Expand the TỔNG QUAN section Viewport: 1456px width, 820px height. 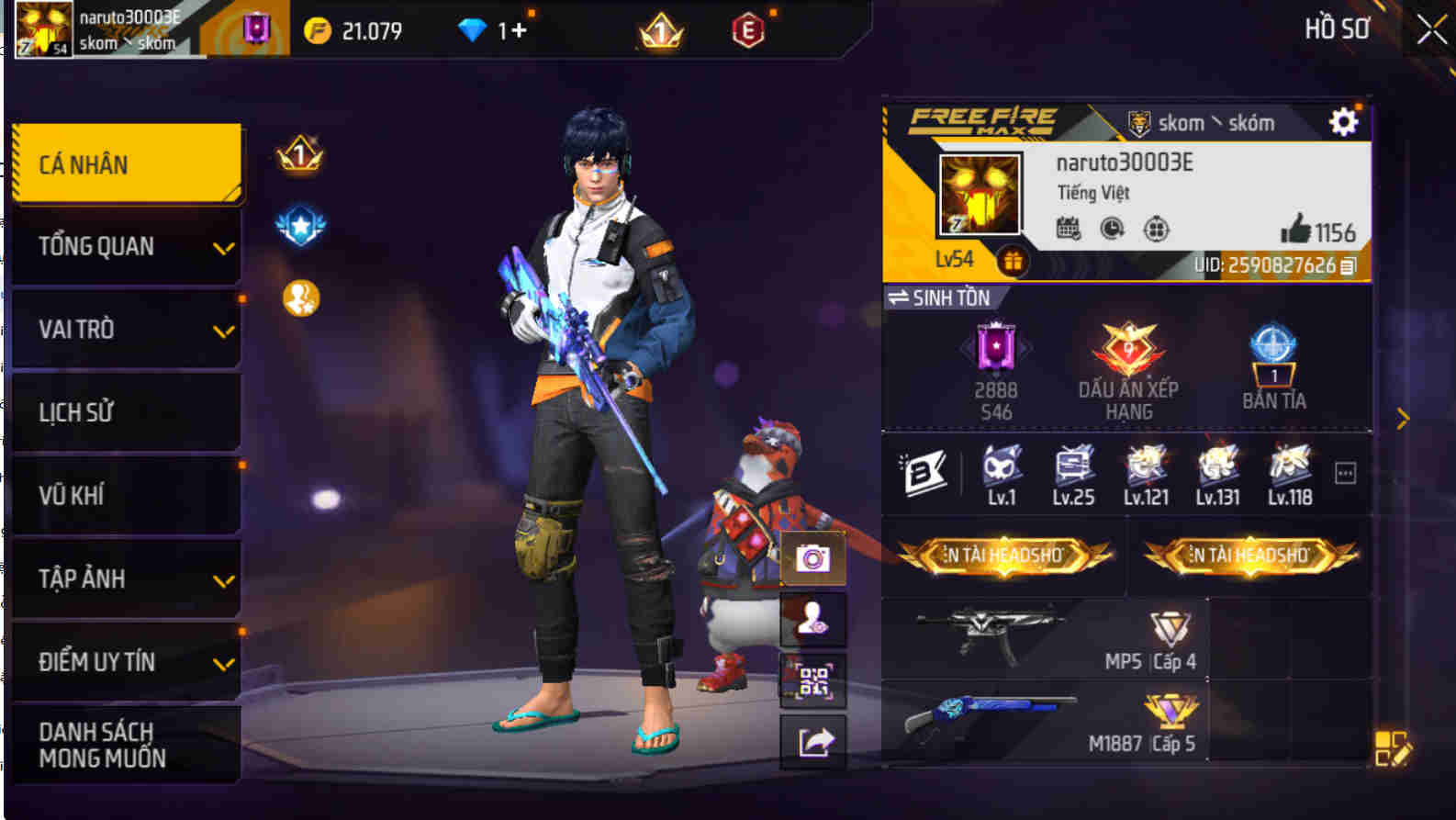pyautogui.click(x=126, y=246)
